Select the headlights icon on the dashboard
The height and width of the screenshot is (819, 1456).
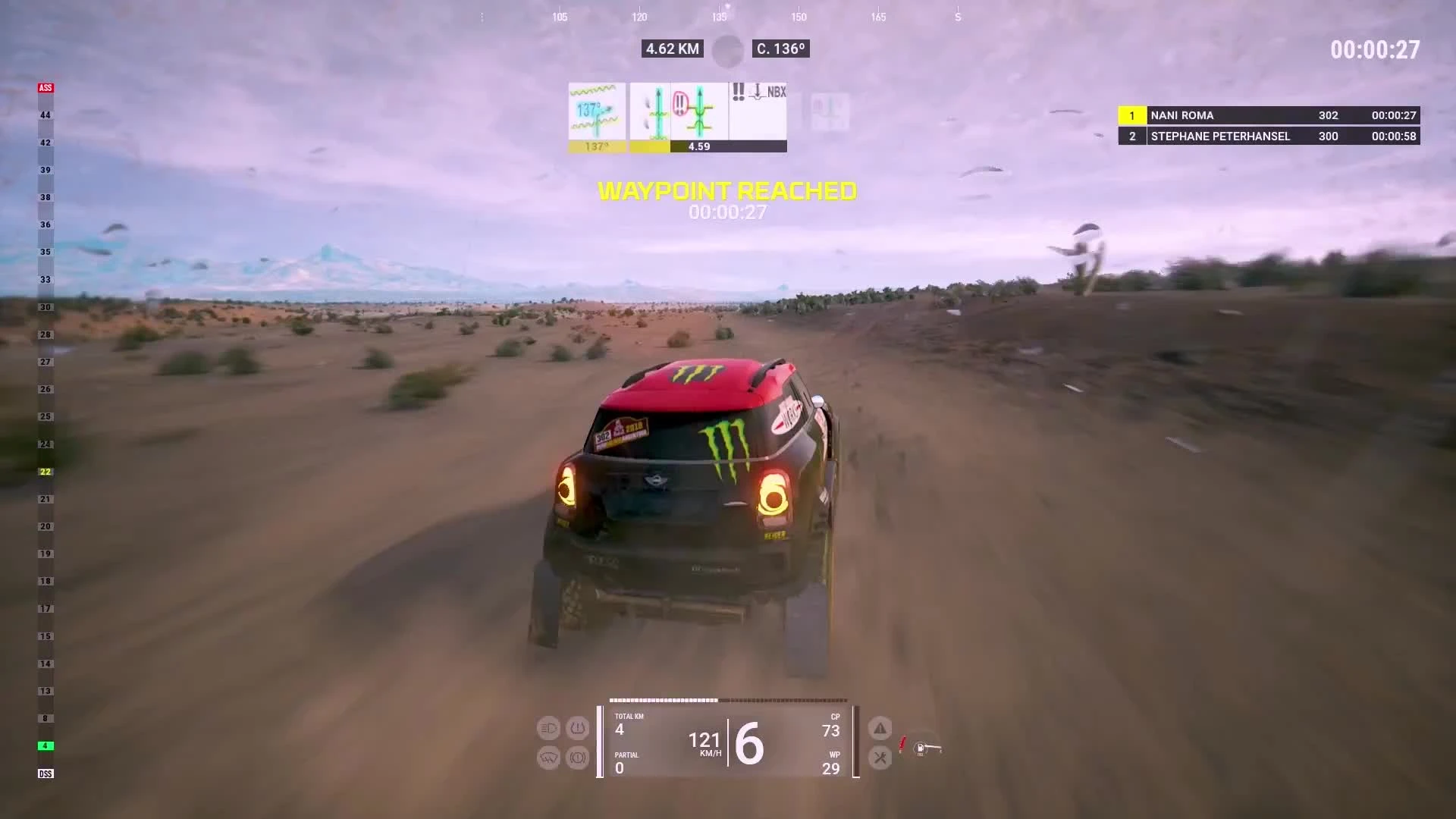(548, 728)
